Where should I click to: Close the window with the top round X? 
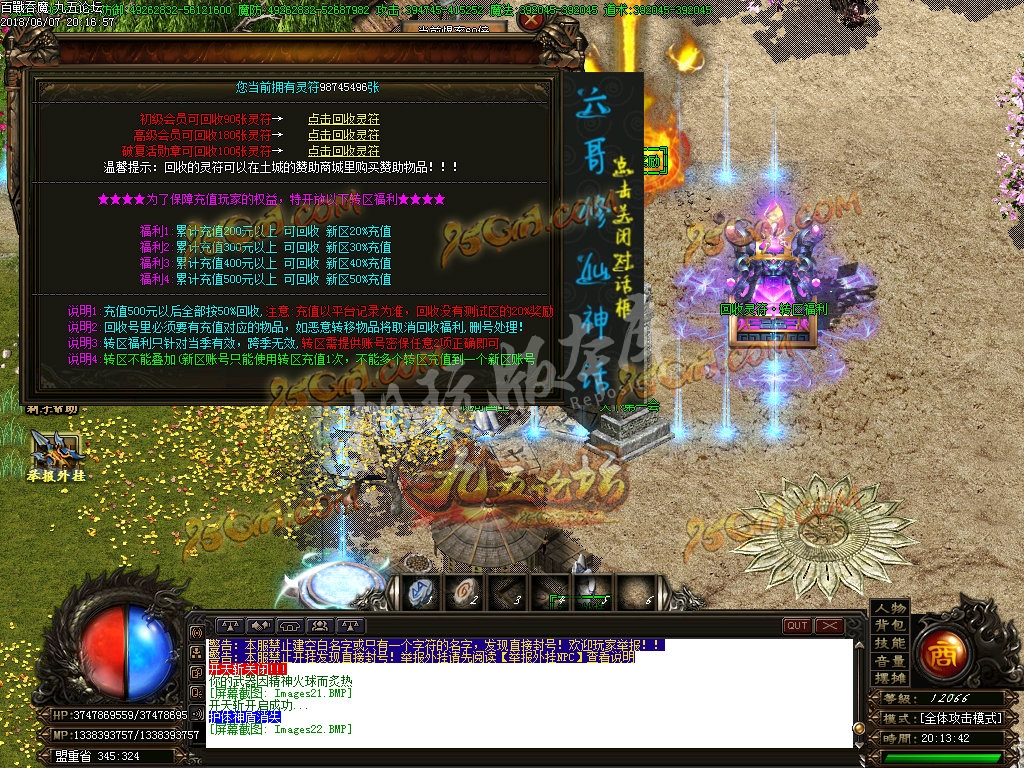coord(531,22)
